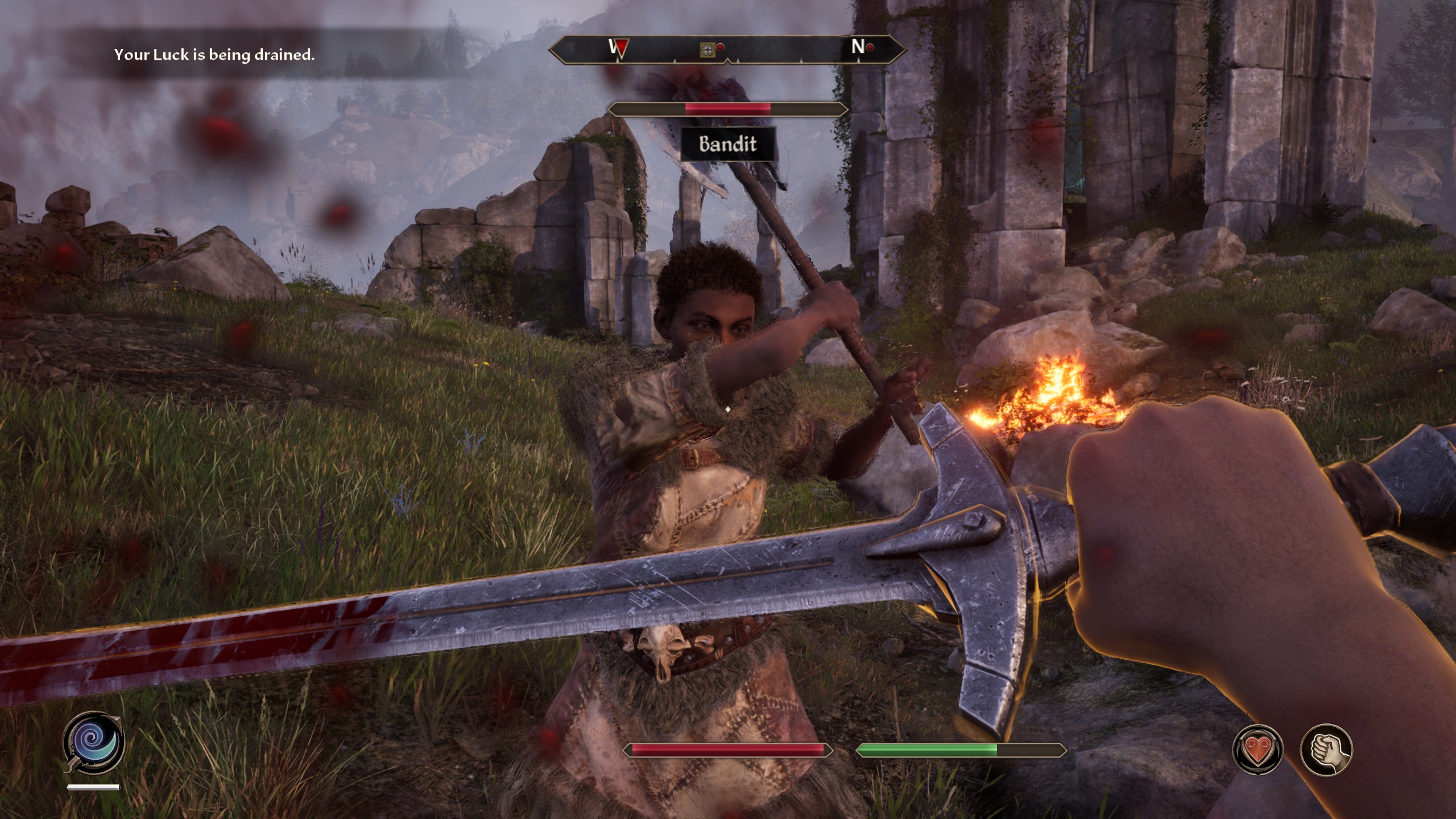This screenshot has height=819, width=1456.
Task: Click the clenched fist effect icon
Action: point(1326,750)
